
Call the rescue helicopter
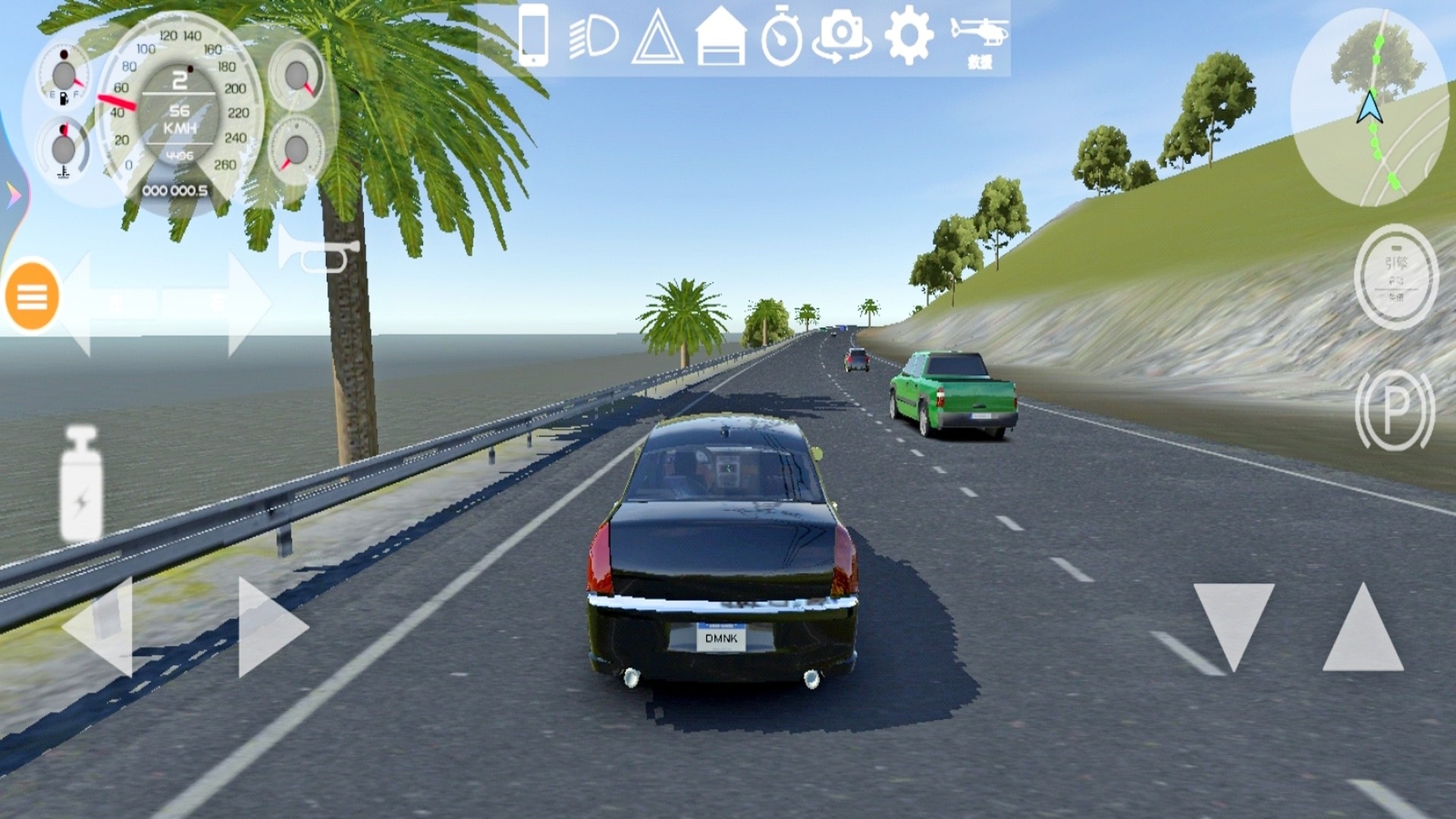979,42
